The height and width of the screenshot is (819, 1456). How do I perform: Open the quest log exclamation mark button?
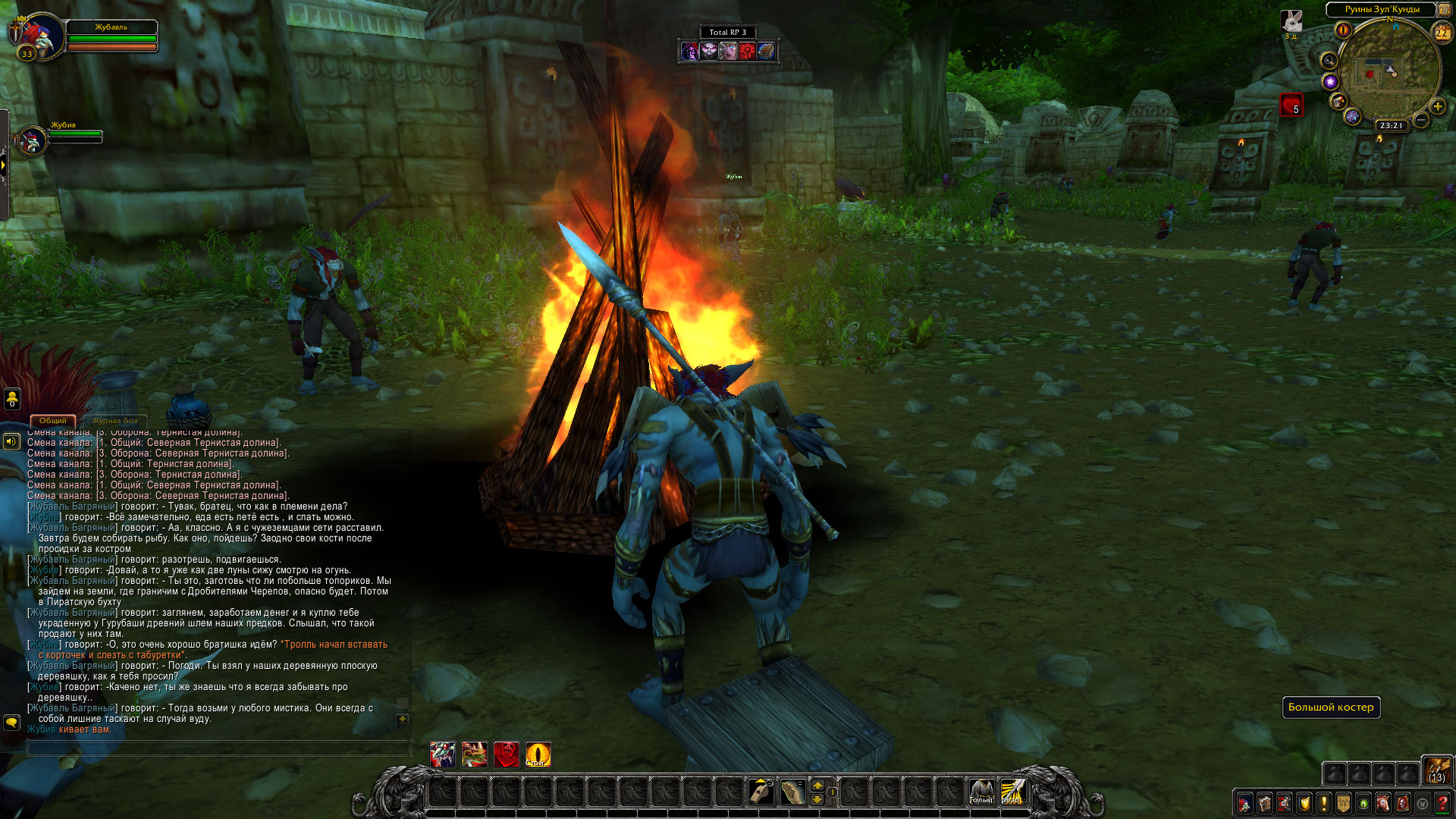click(1323, 803)
